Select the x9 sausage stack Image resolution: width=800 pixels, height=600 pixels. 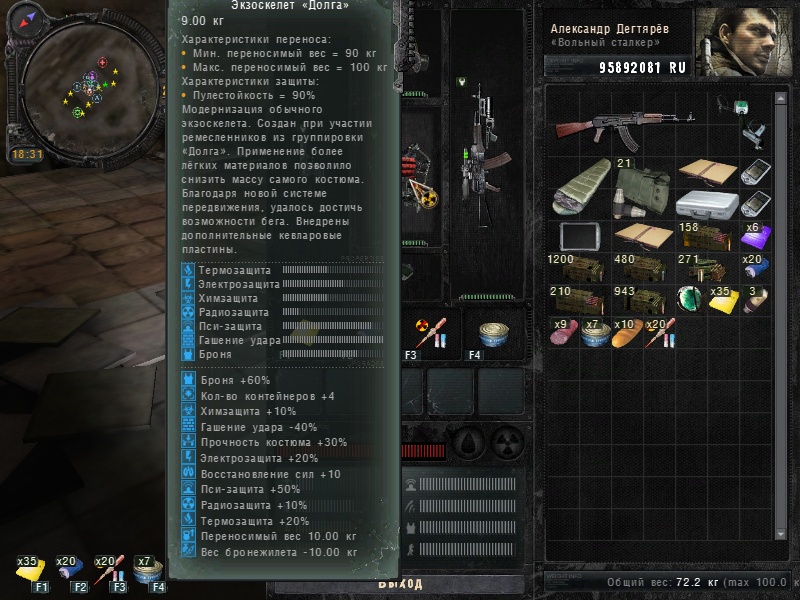tap(562, 333)
